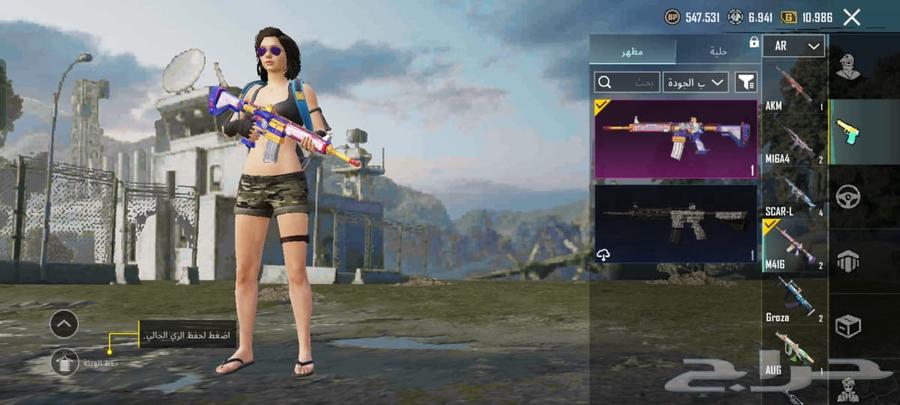Switch to the مظهر appearance tab
The height and width of the screenshot is (405, 900).
(x=633, y=51)
